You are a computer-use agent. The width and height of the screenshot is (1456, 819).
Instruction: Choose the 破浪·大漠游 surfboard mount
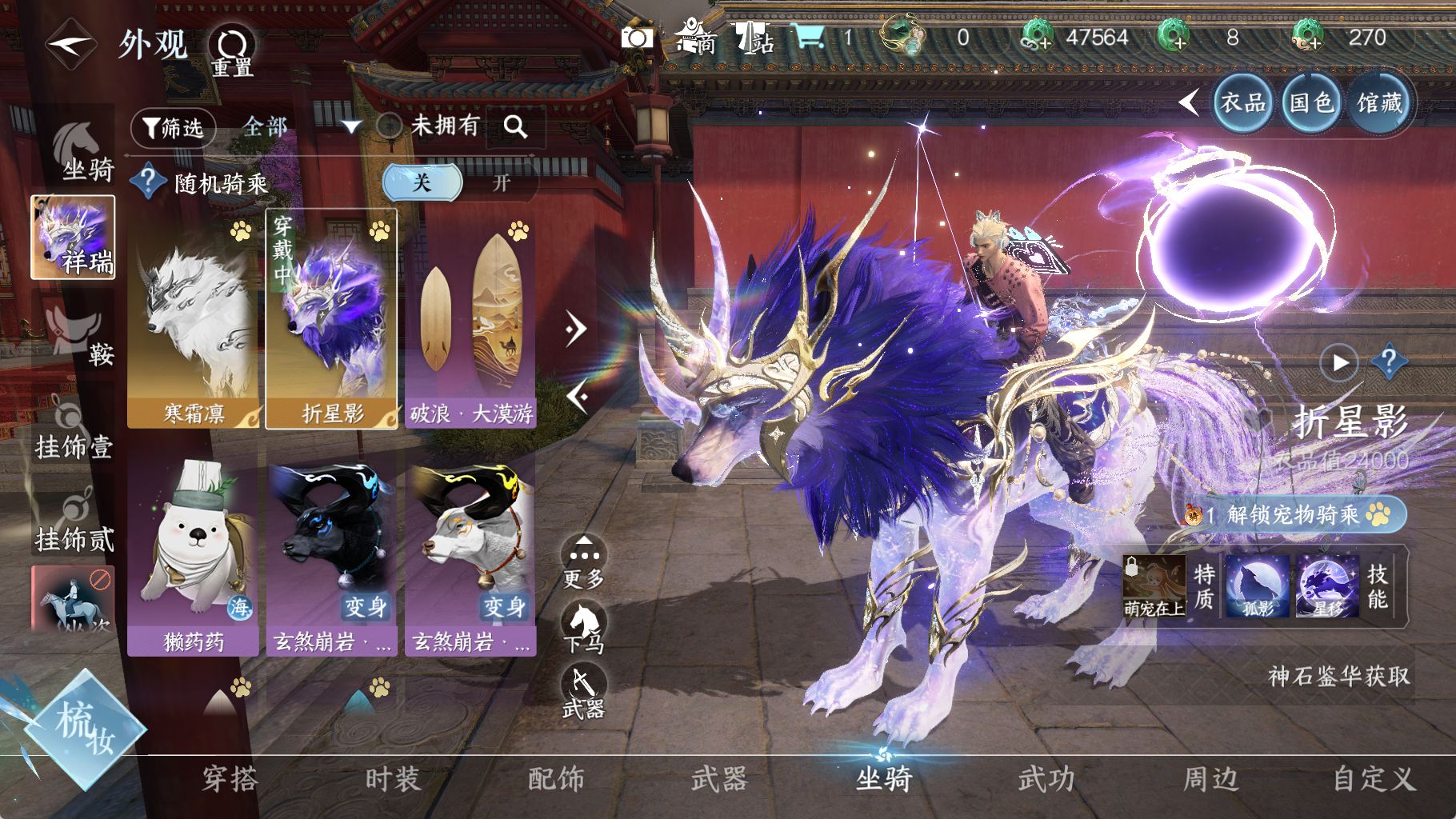click(x=470, y=320)
